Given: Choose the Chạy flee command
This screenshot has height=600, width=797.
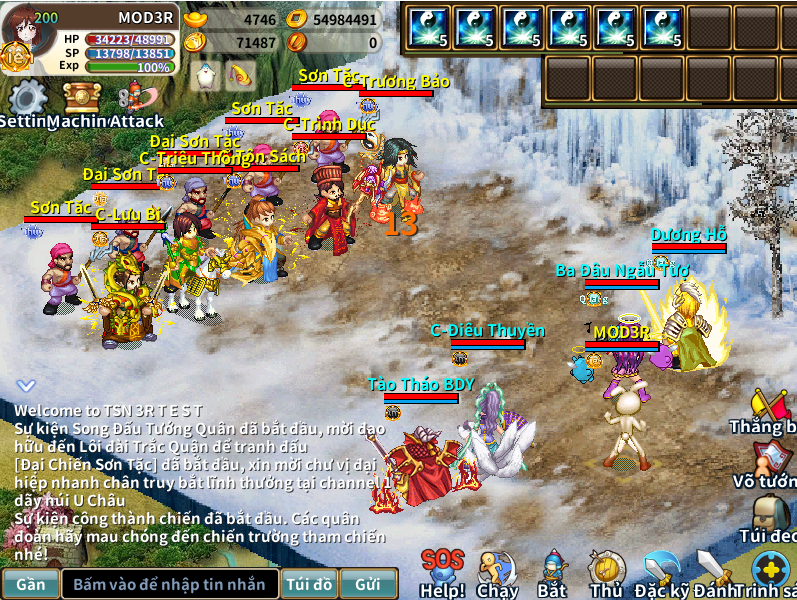Looking at the screenshot, I should tap(497, 572).
